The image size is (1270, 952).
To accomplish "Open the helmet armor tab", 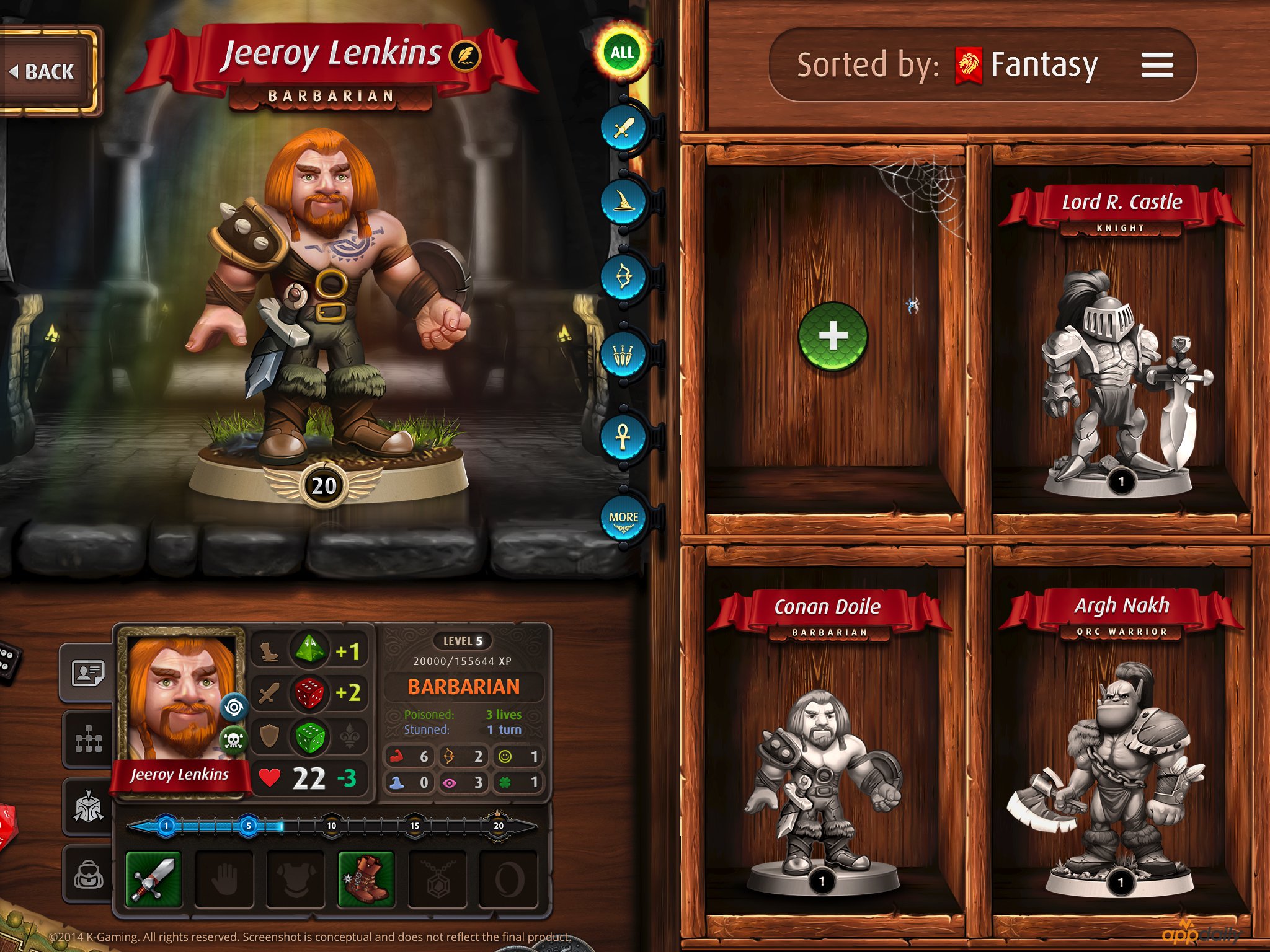I will 88,808.
